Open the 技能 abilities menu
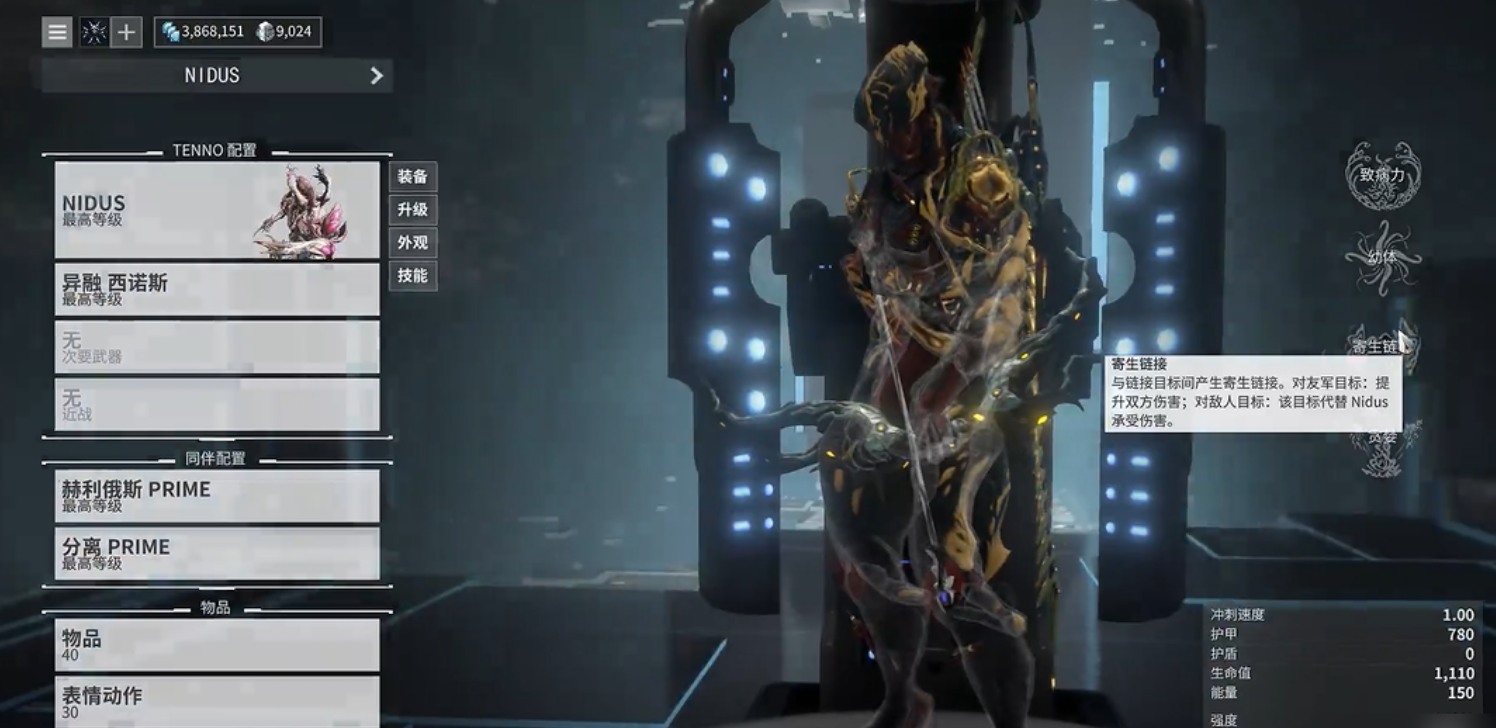This screenshot has width=1496, height=728. tap(412, 275)
